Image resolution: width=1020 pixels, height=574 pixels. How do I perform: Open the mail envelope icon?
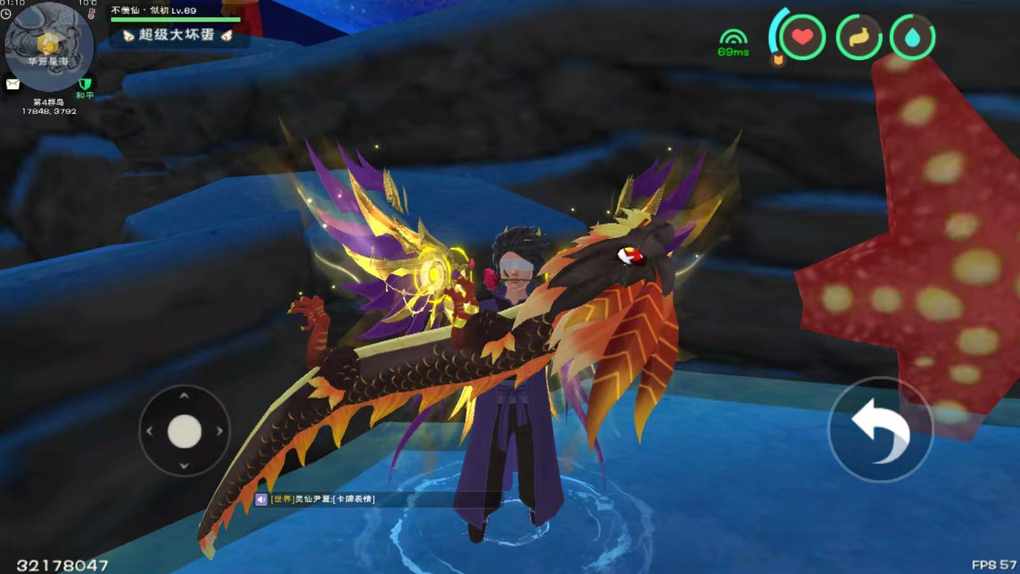click(13, 84)
